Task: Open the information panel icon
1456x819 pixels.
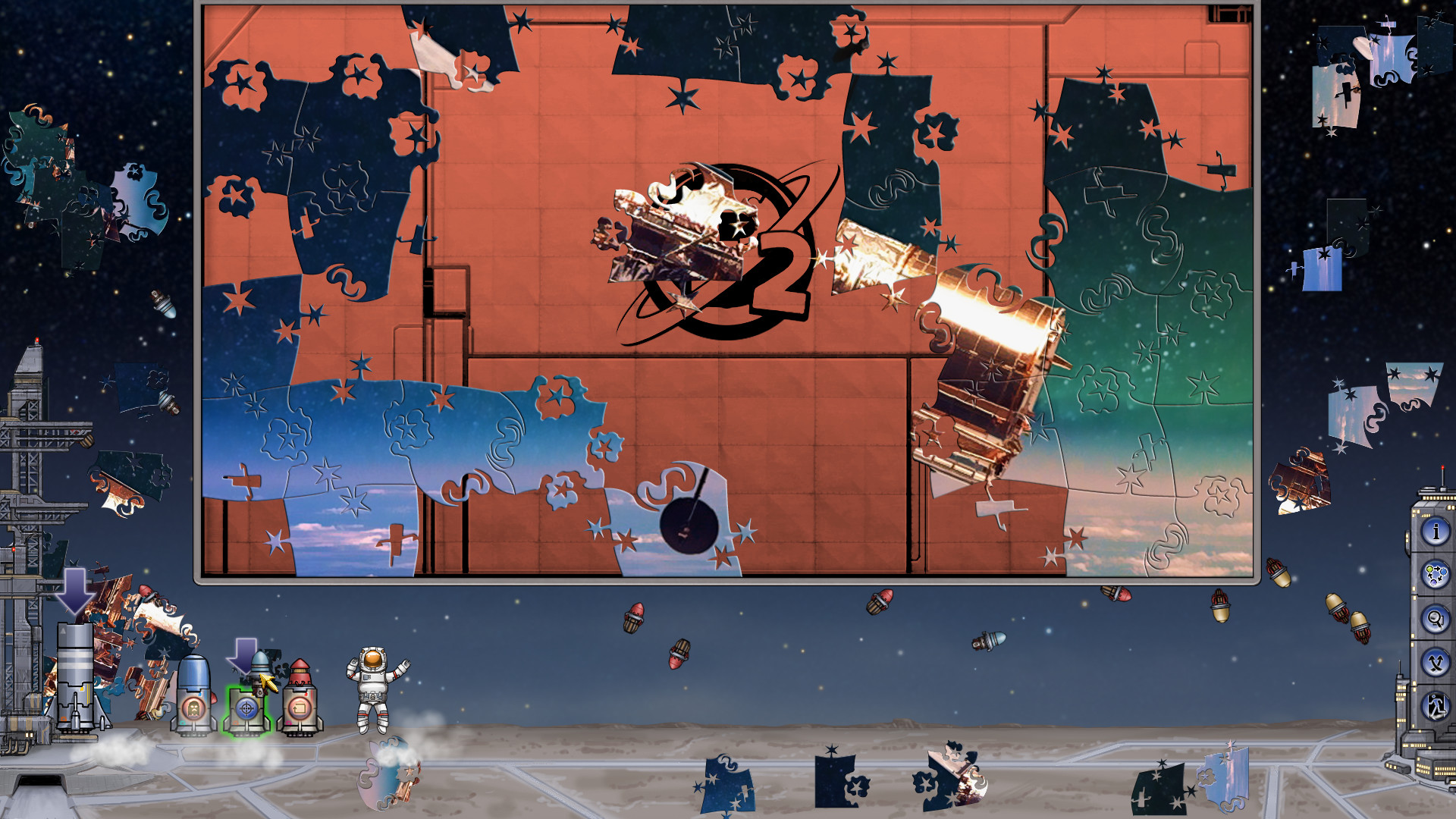Action: click(1436, 533)
